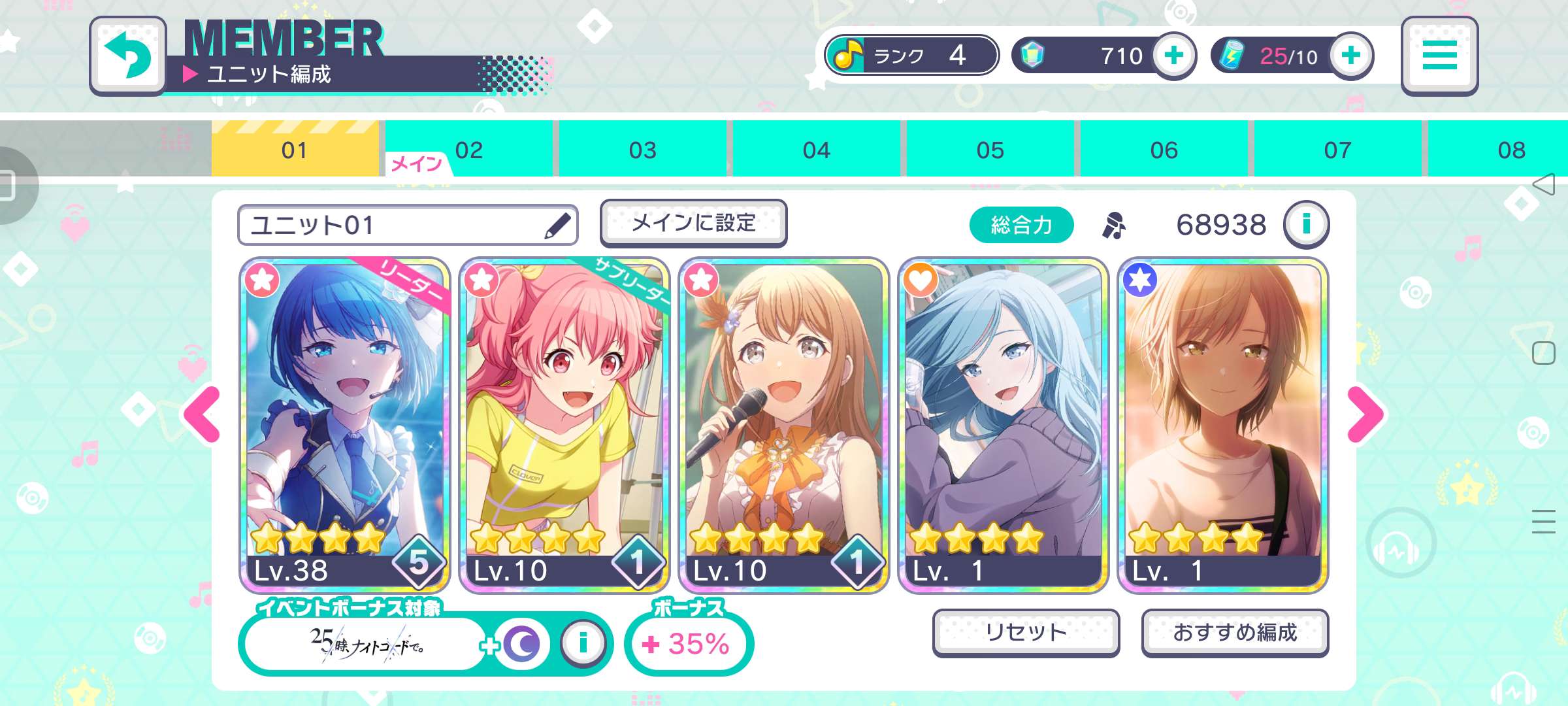Open unit tab 07
The width and height of the screenshot is (1568, 706).
coord(1337,150)
